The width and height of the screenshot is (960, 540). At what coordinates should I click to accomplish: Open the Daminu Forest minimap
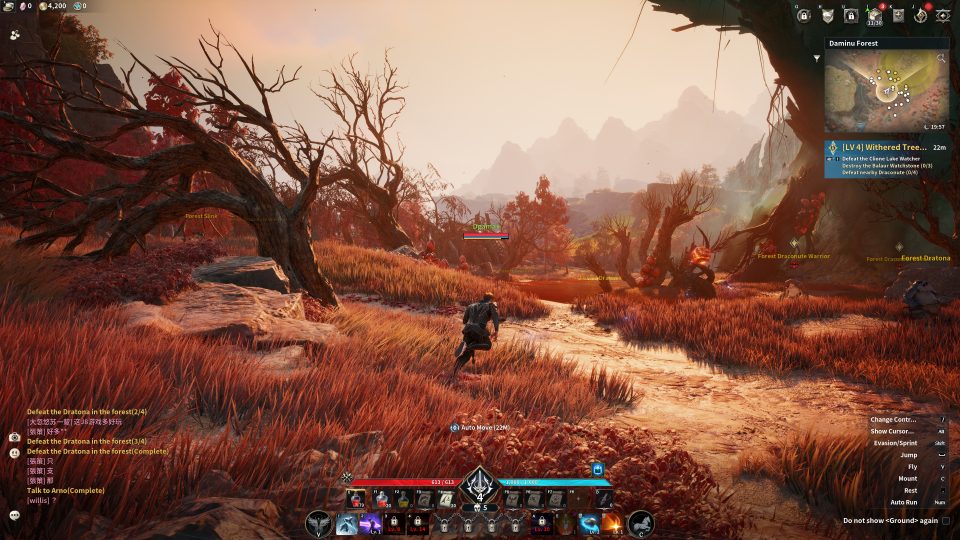886,92
